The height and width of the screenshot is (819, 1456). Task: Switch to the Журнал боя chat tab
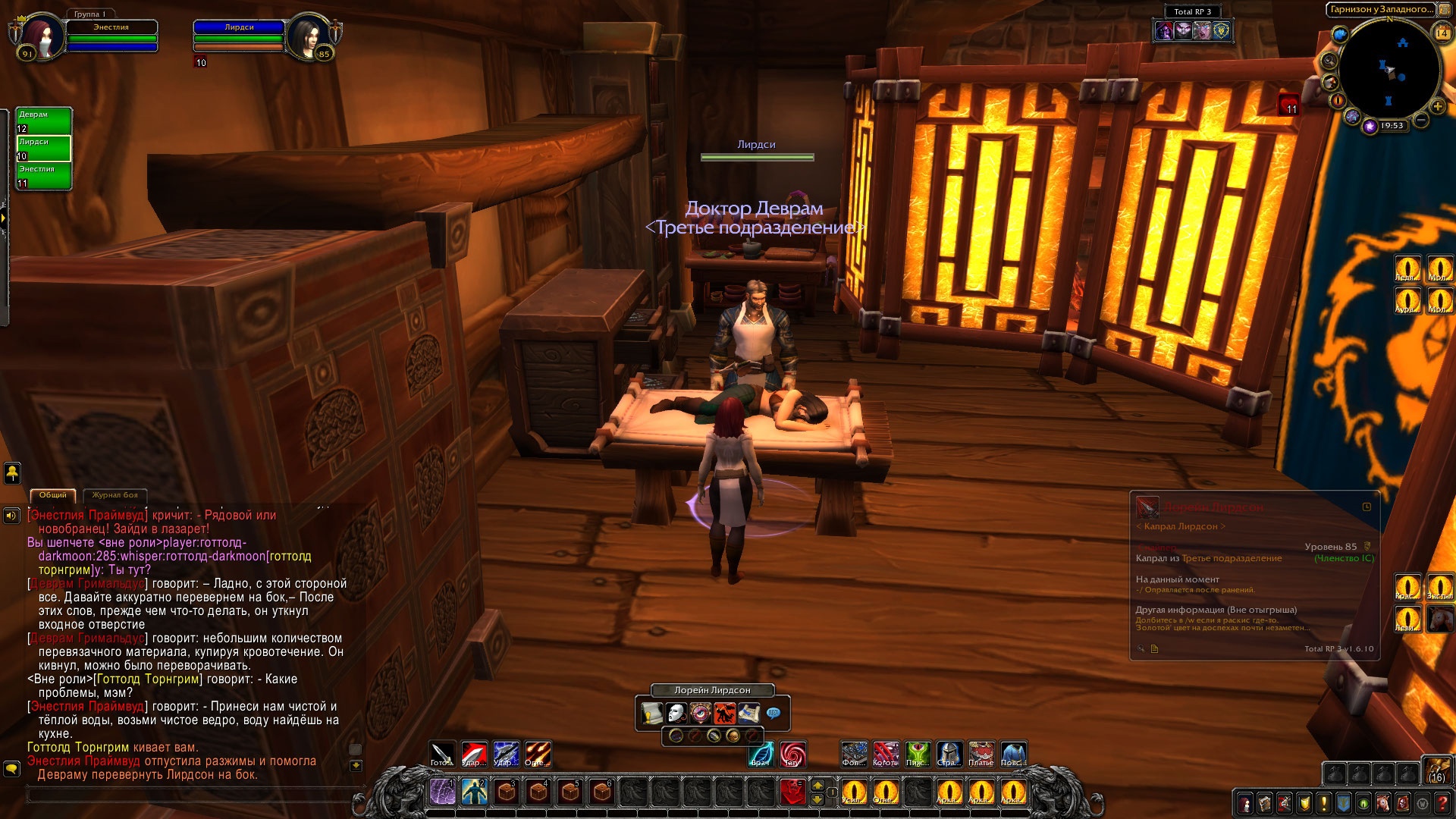(115, 495)
